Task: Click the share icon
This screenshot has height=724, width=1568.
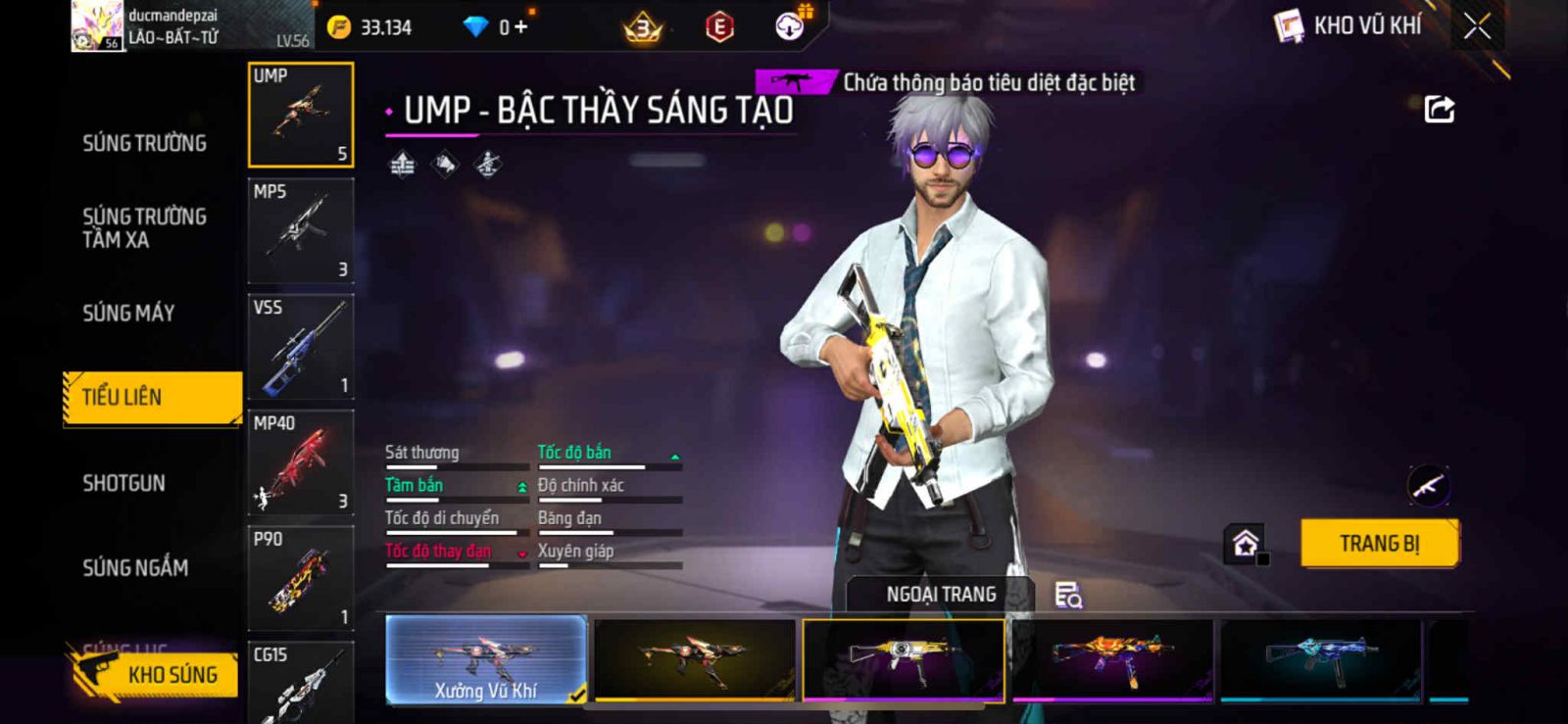Action: click(1439, 109)
